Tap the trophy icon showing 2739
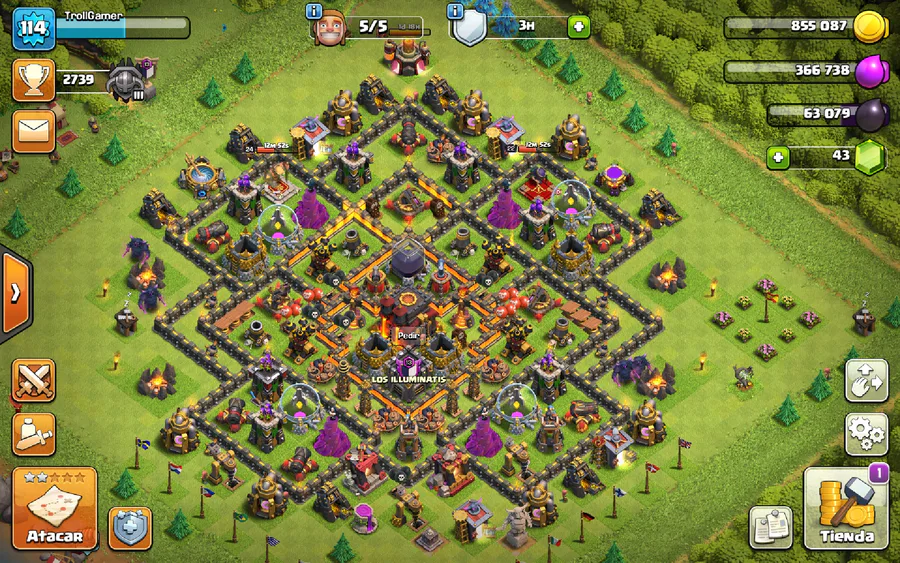Viewport: 900px width, 563px height. click(33, 80)
